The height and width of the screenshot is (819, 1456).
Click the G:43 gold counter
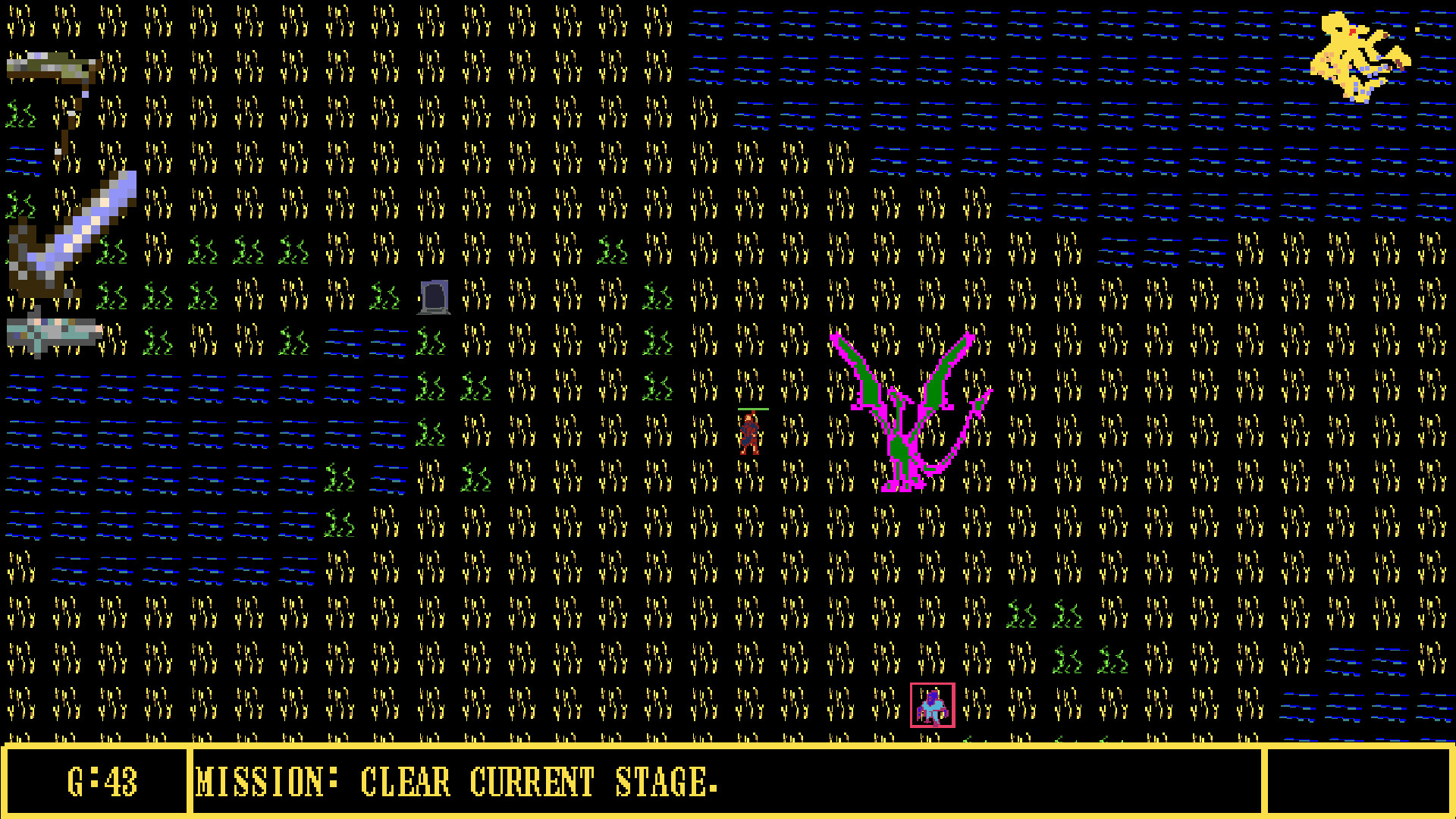pos(102,781)
